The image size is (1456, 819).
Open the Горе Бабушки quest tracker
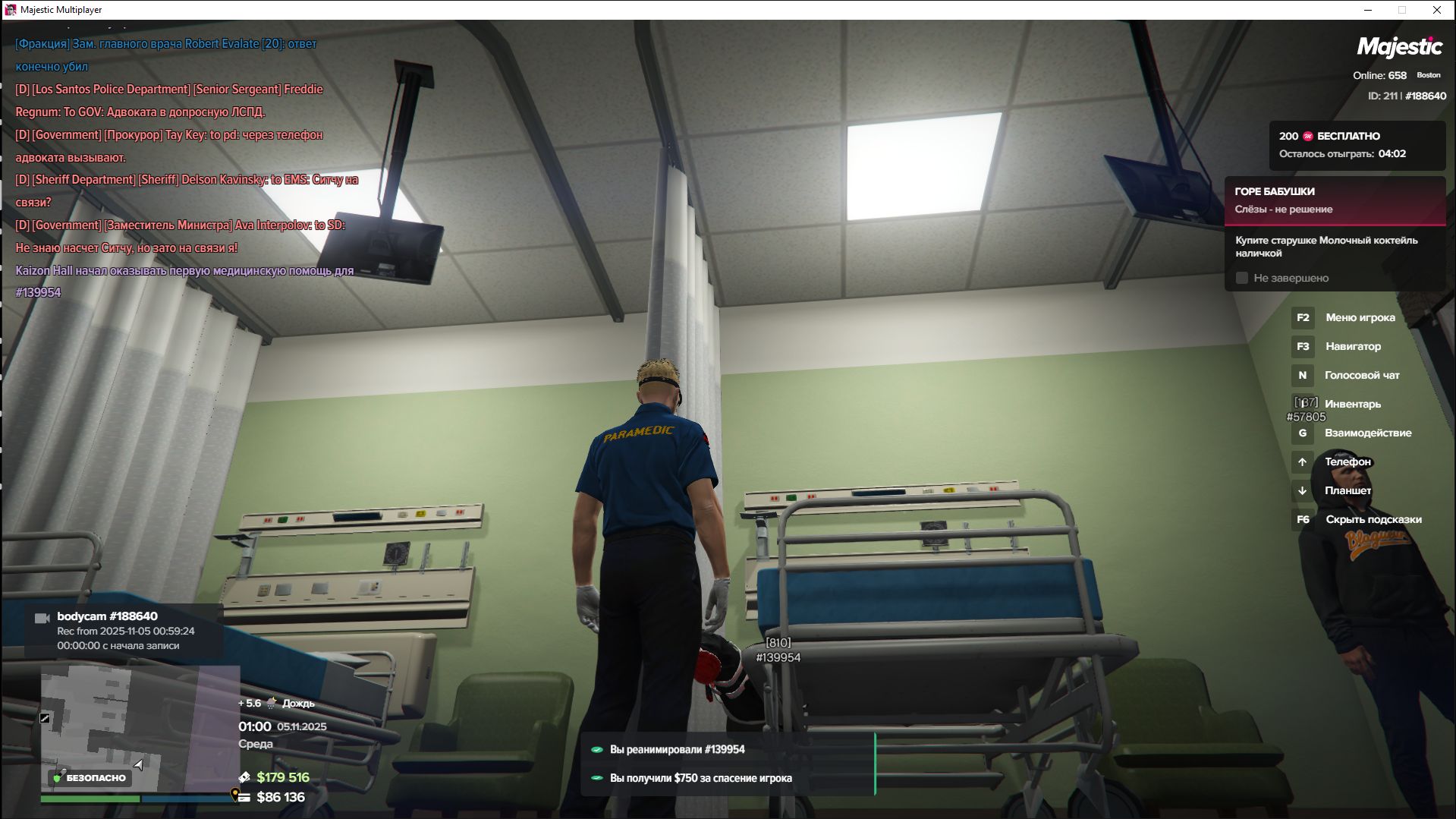click(1334, 200)
